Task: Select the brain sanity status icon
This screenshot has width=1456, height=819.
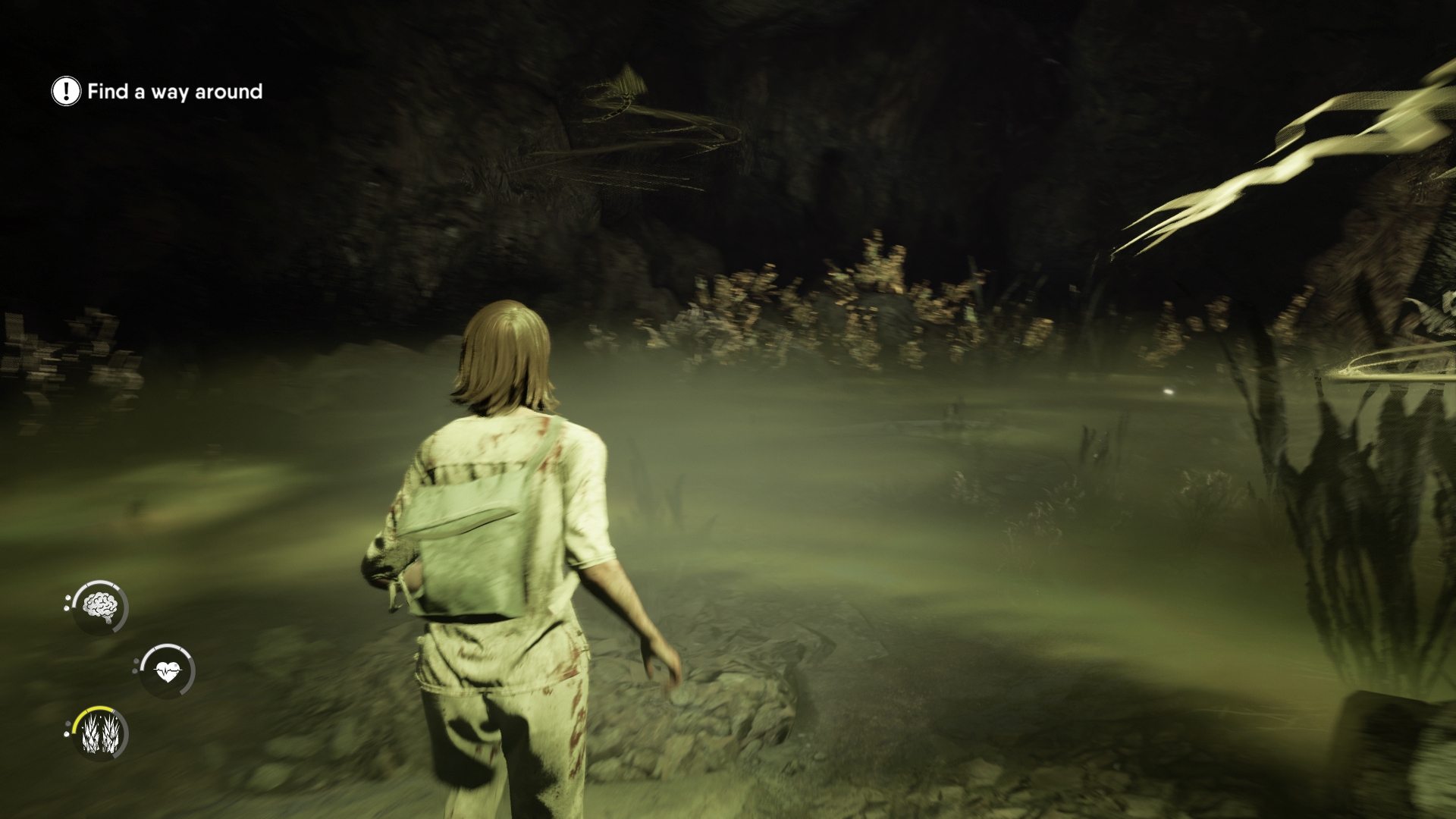Action: pos(100,607)
